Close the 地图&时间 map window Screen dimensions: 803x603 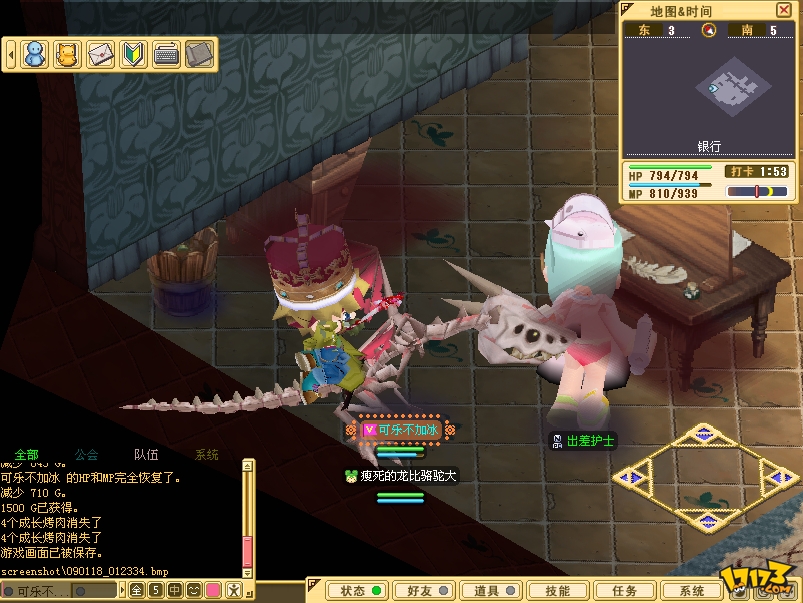pyautogui.click(x=783, y=11)
